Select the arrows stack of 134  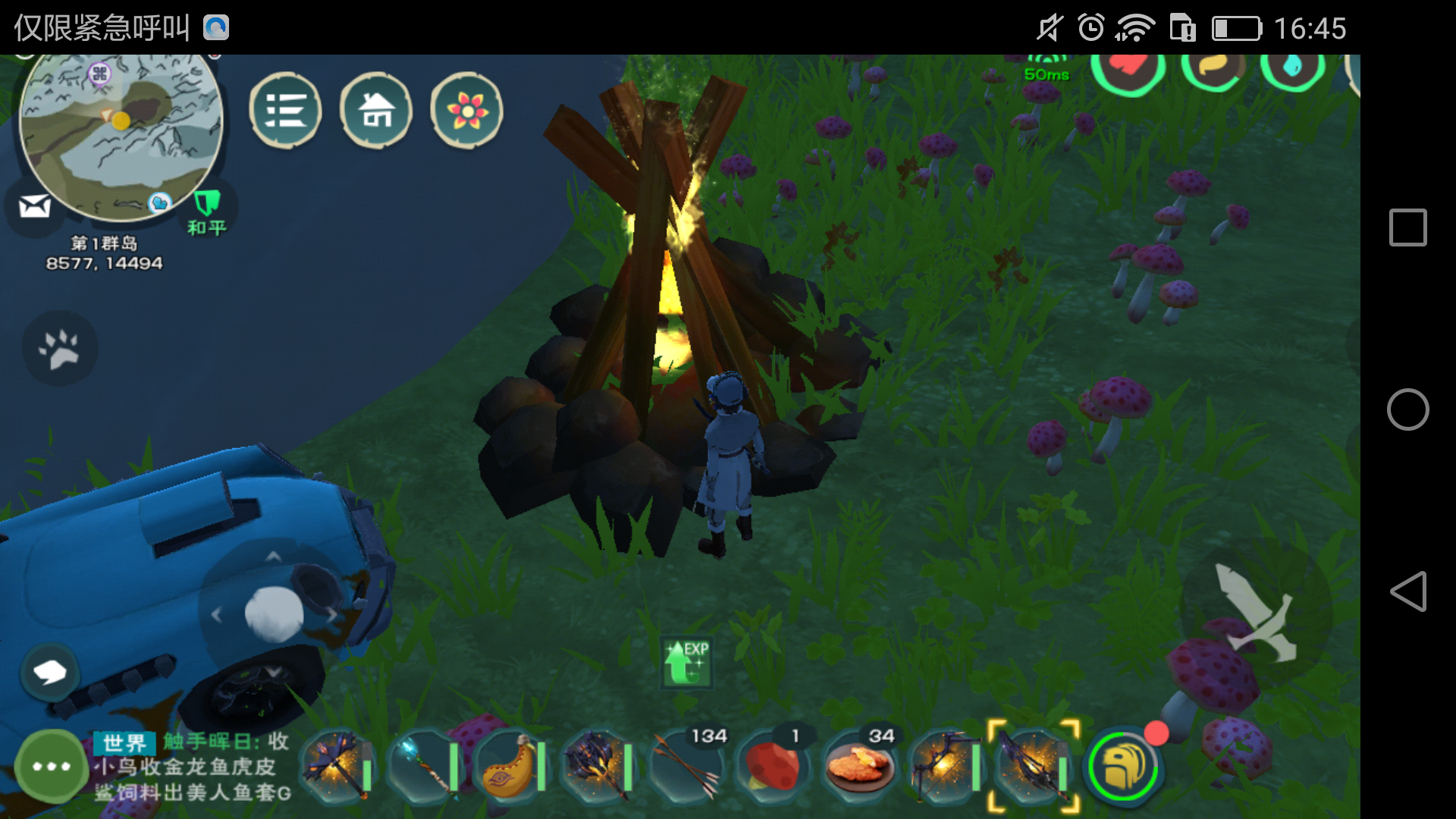pyautogui.click(x=686, y=766)
